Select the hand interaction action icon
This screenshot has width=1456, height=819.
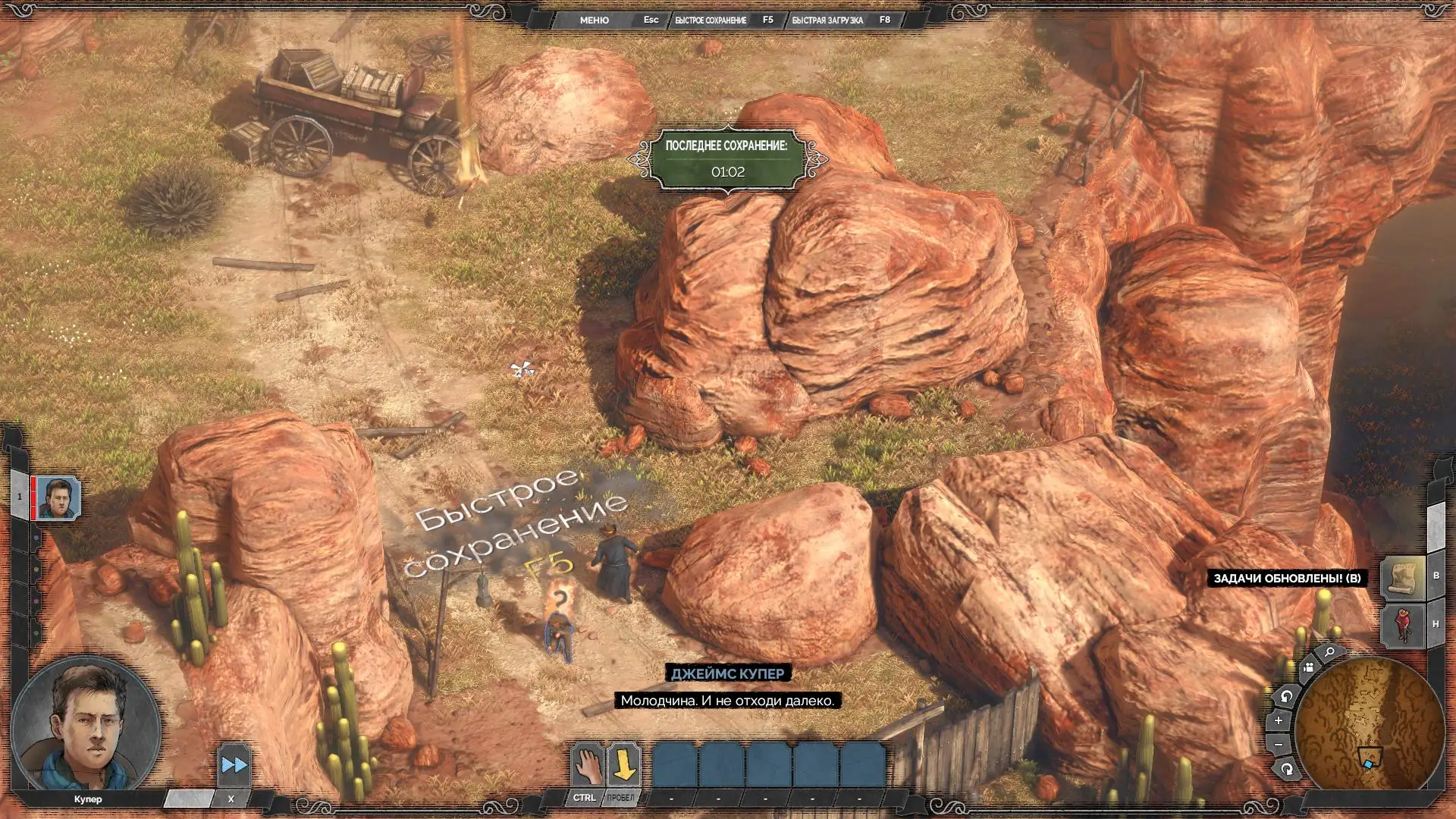tap(586, 764)
